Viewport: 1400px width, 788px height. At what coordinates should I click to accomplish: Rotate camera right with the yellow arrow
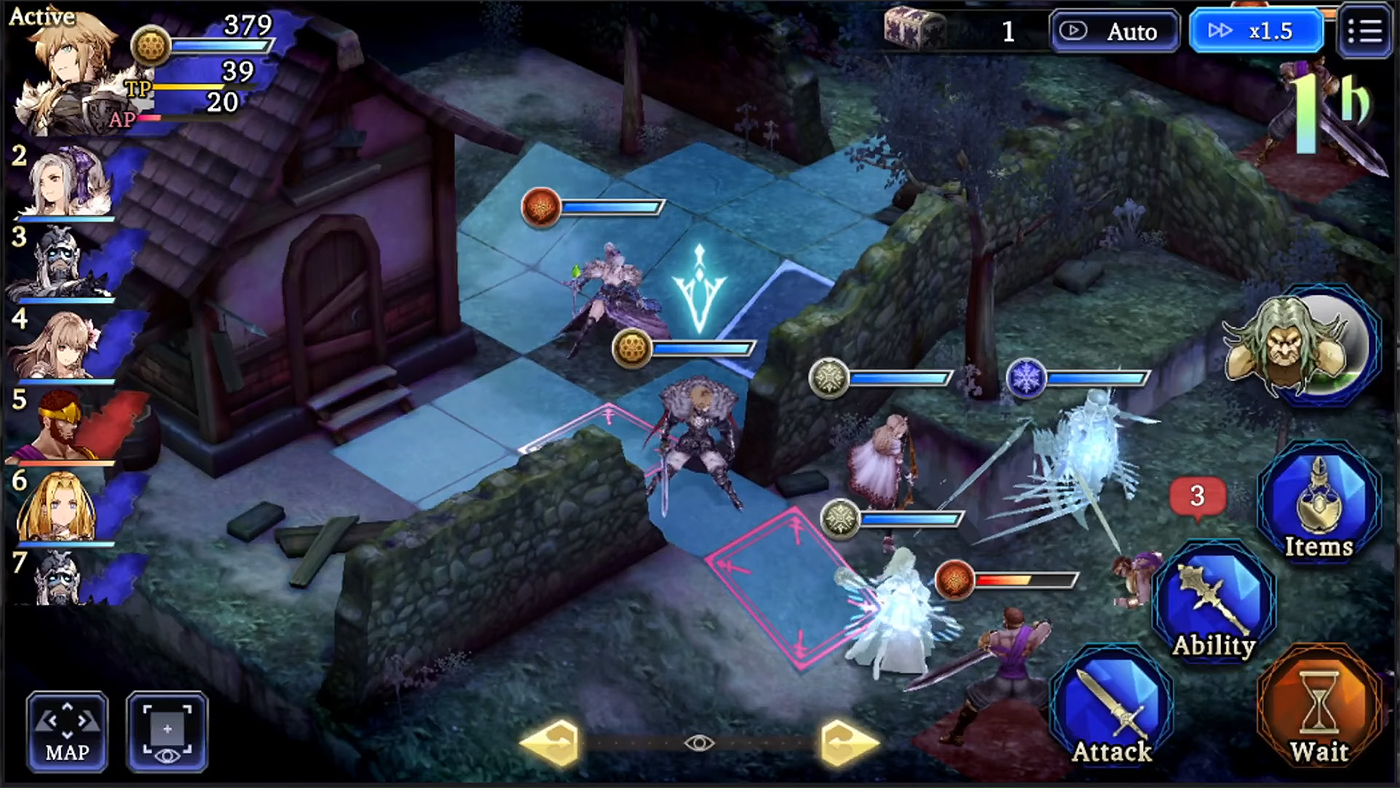[849, 742]
